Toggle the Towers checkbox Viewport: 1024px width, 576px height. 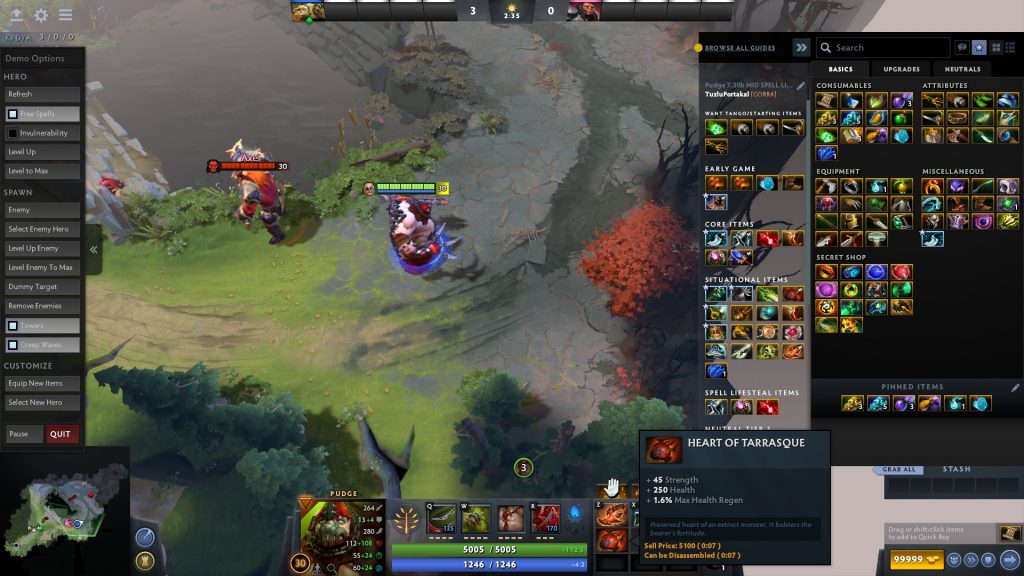click(x=13, y=326)
